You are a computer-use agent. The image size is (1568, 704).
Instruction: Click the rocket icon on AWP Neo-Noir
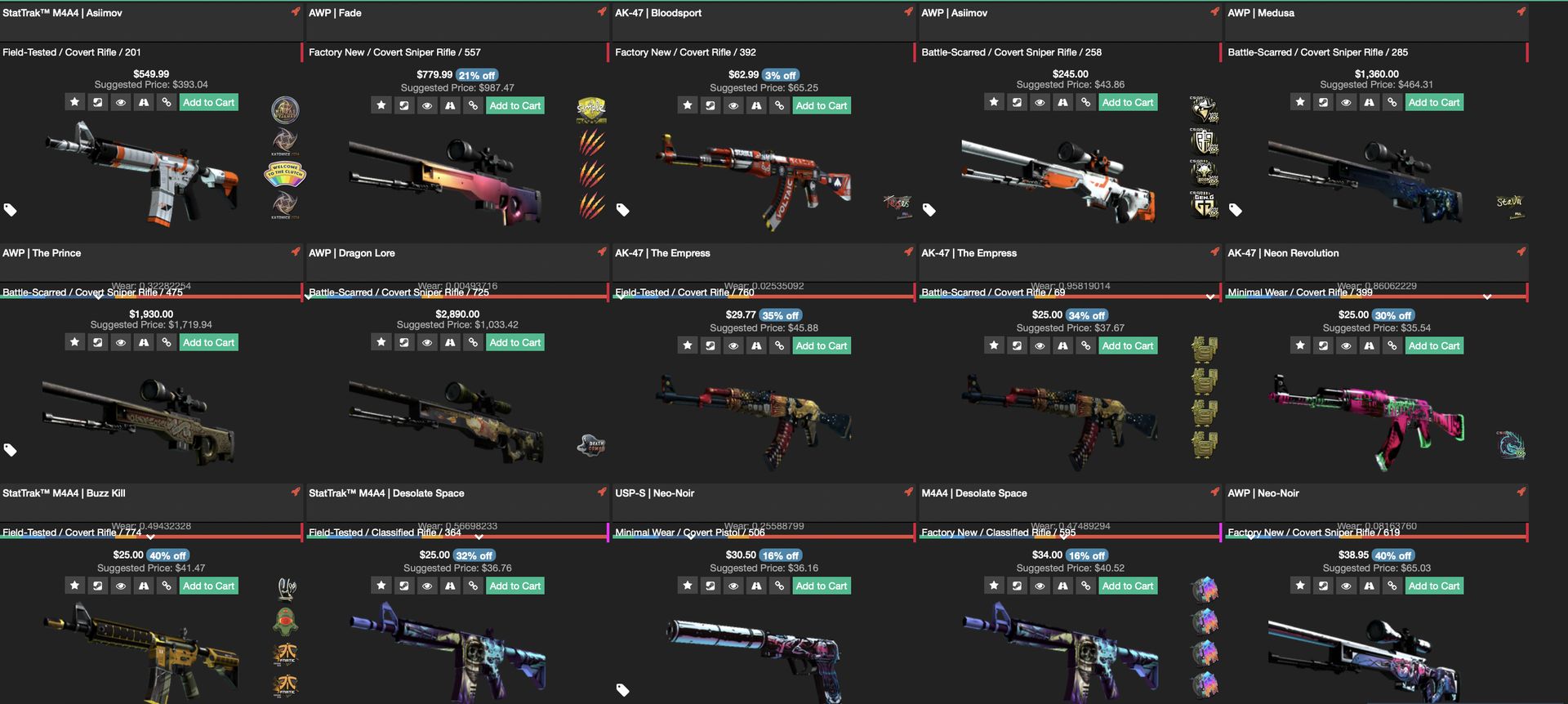coord(1521,492)
